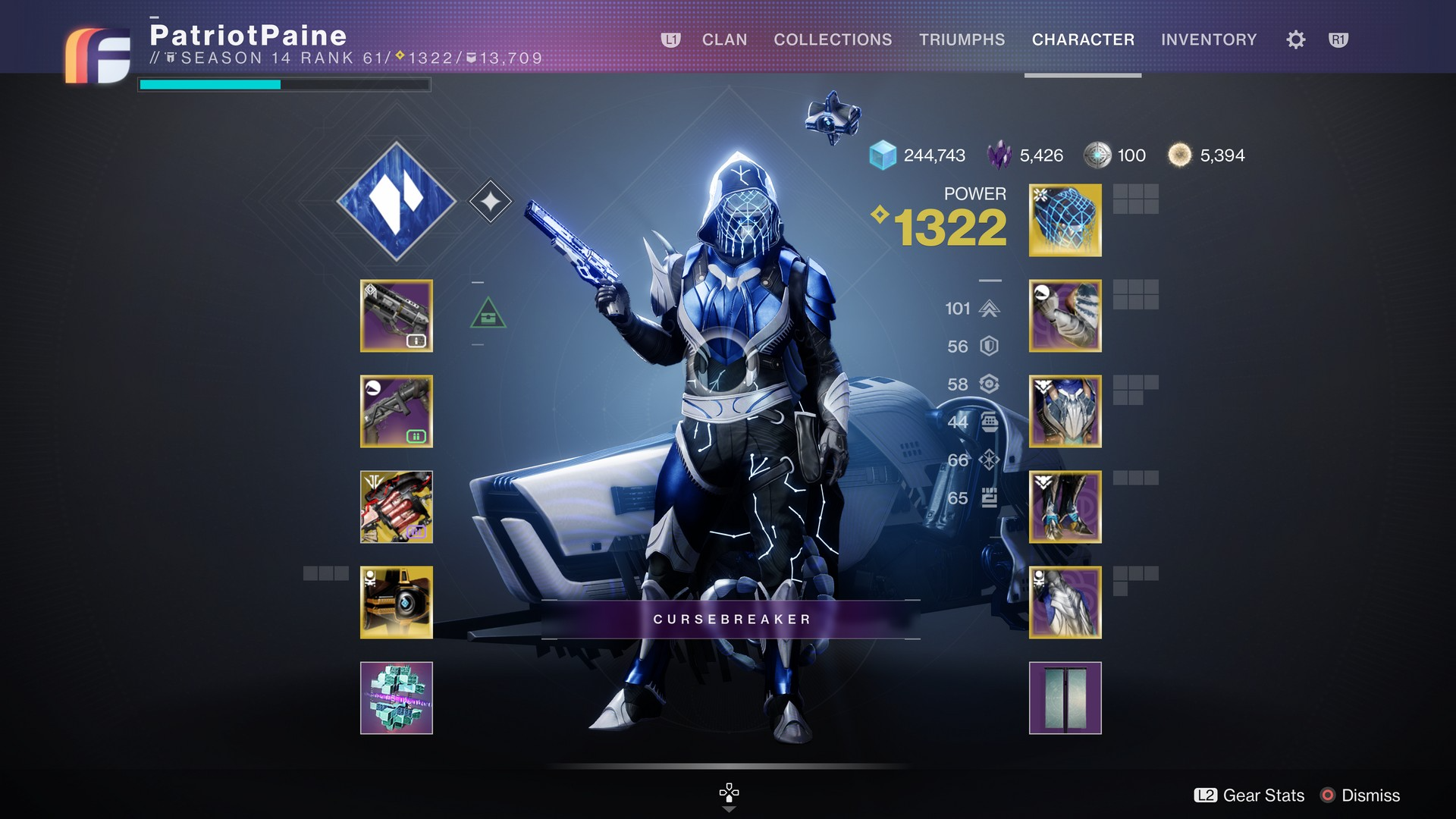Switch to the TRIUMPHS tab
Screen dimensions: 1456x819
(962, 39)
